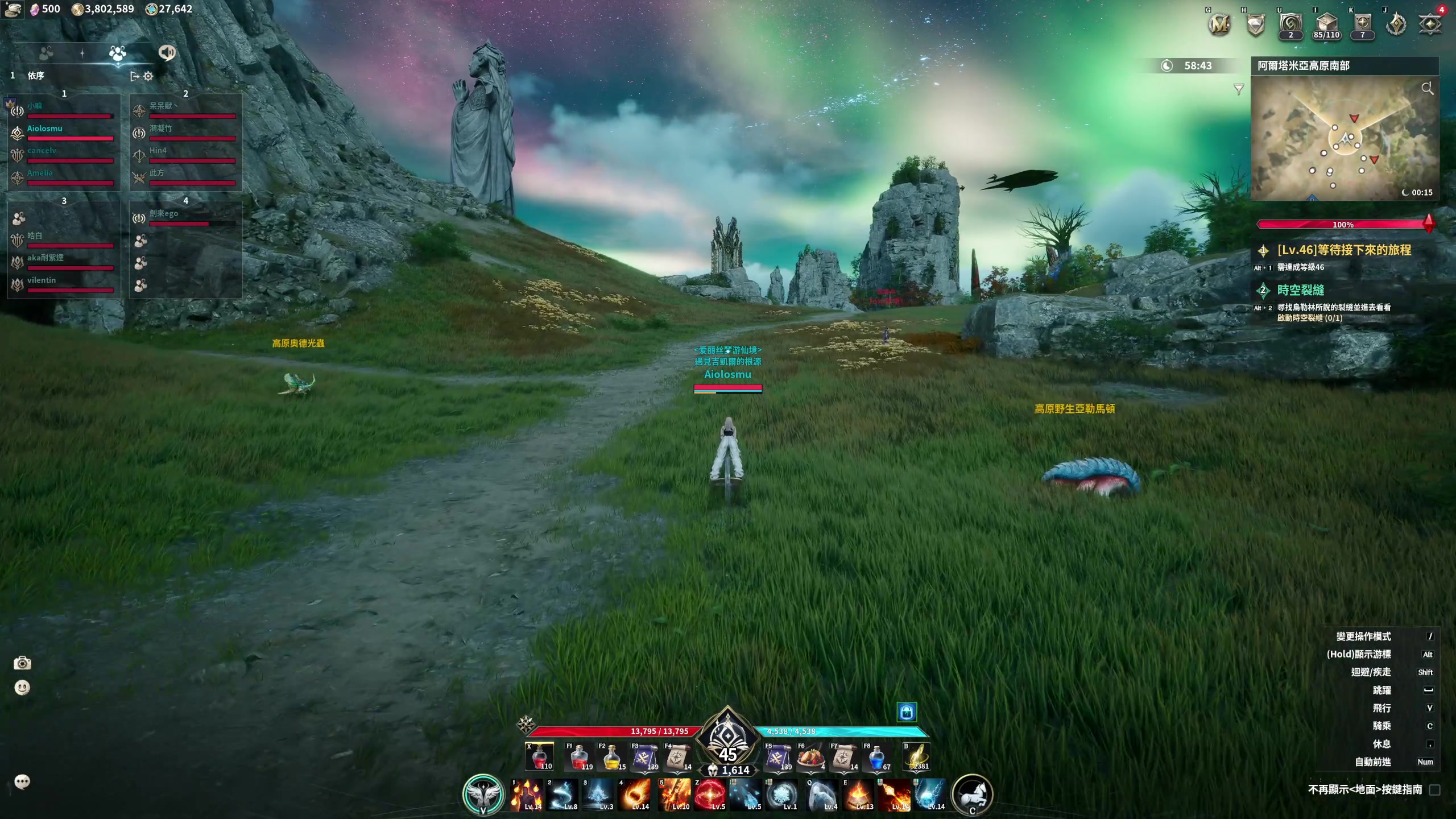Use the blue mana potion with 67 count
The height and width of the screenshot is (819, 1456).
coord(876,758)
